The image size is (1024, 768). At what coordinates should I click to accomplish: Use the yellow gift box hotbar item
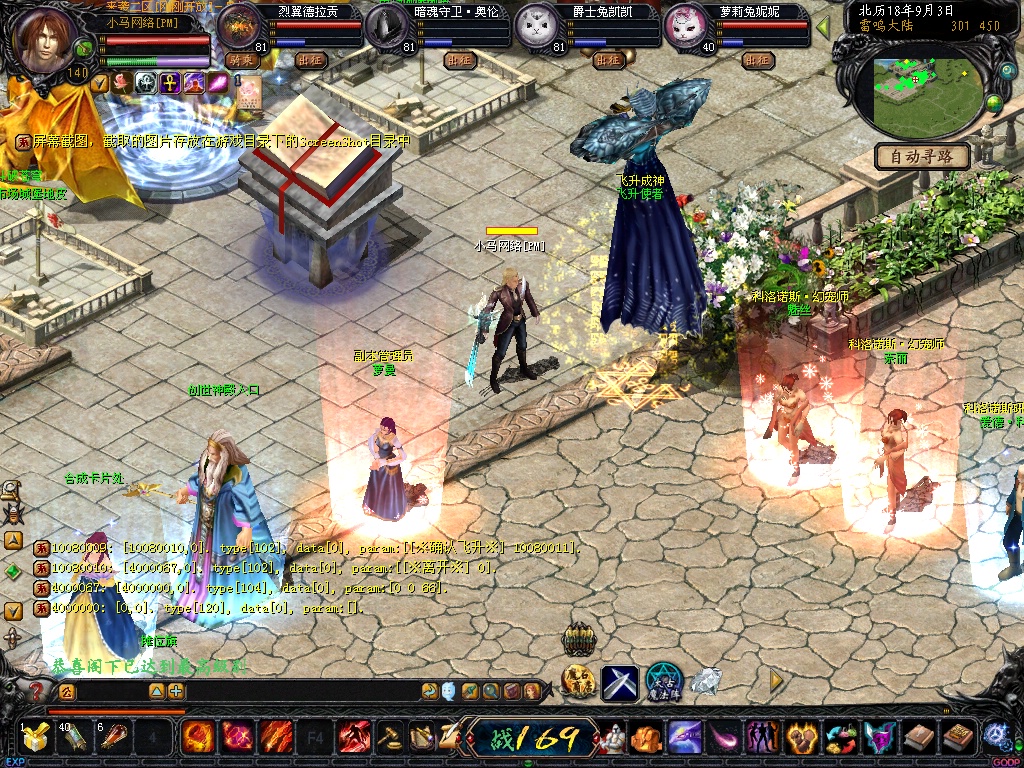[35, 738]
